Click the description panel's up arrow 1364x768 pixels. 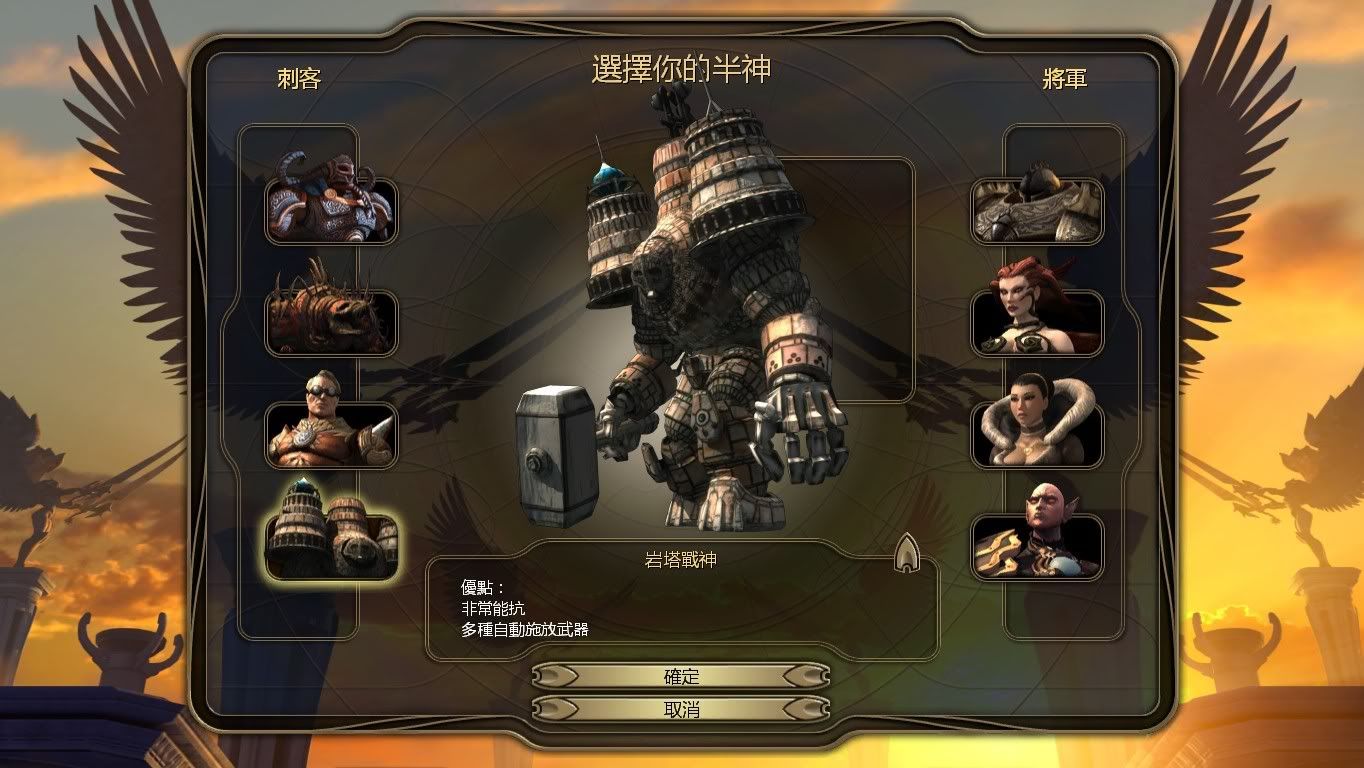point(907,551)
